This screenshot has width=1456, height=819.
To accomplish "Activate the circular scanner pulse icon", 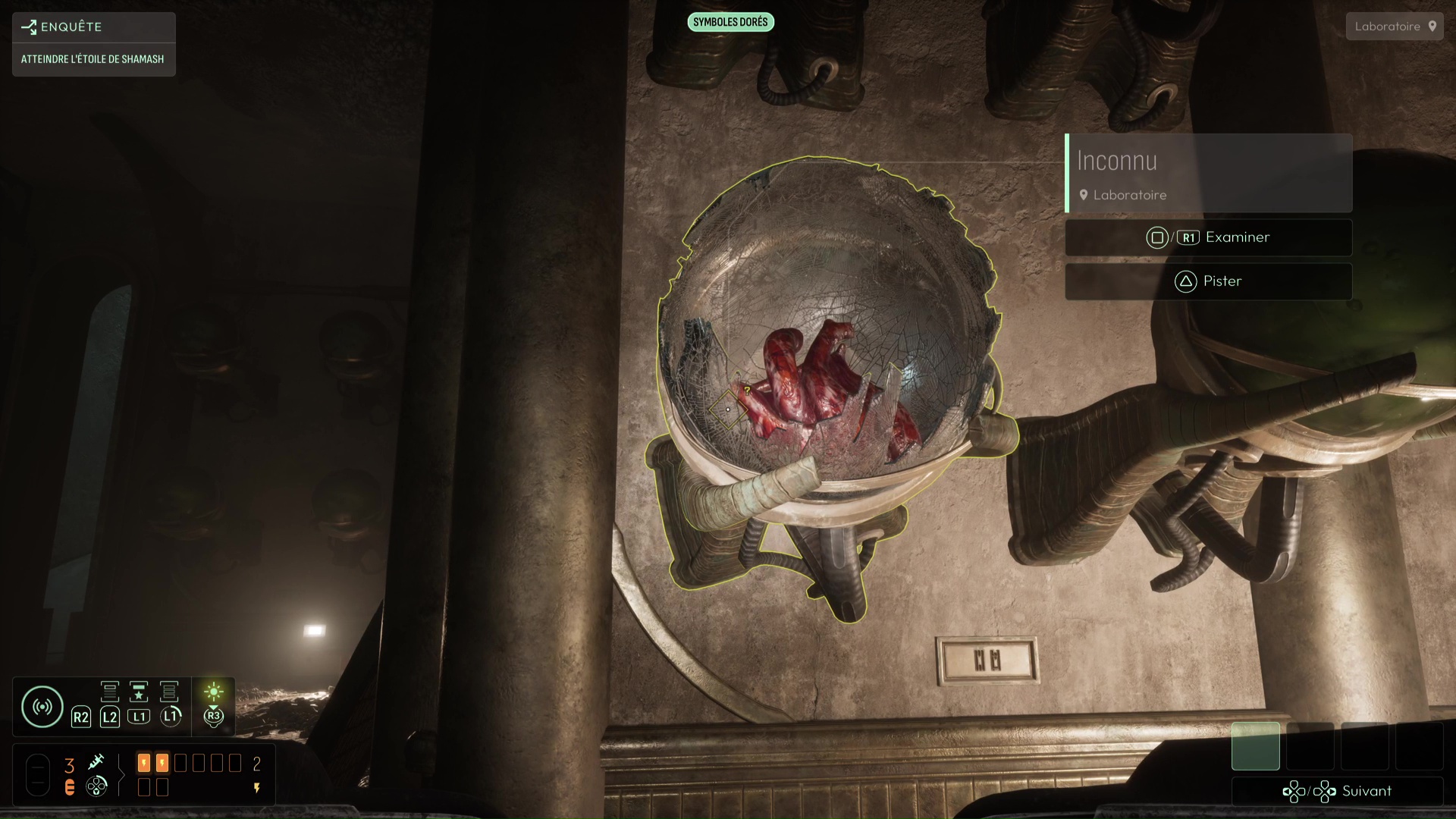I will coord(42,707).
